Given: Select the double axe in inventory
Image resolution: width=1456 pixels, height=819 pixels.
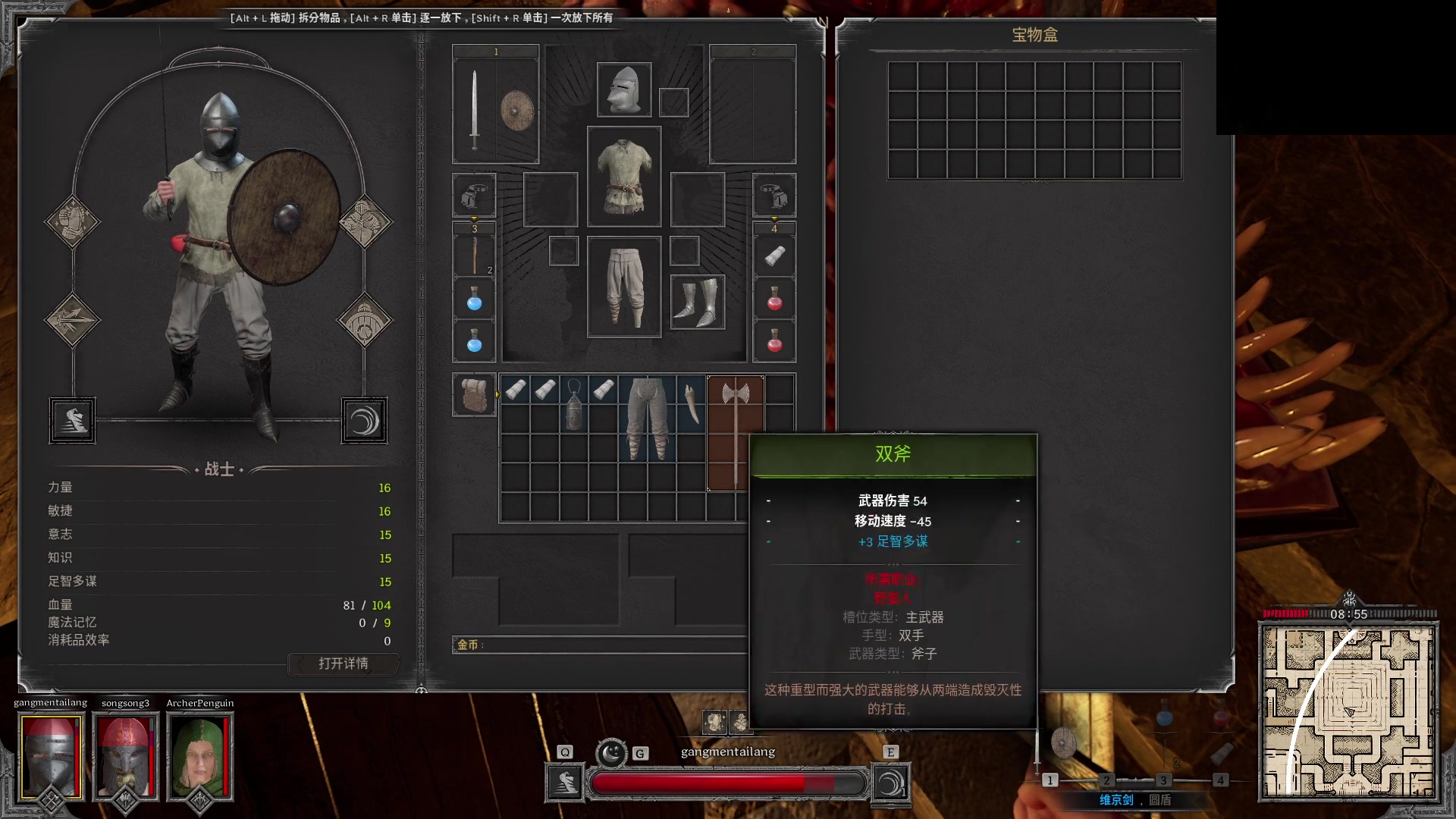Looking at the screenshot, I should click(x=735, y=432).
